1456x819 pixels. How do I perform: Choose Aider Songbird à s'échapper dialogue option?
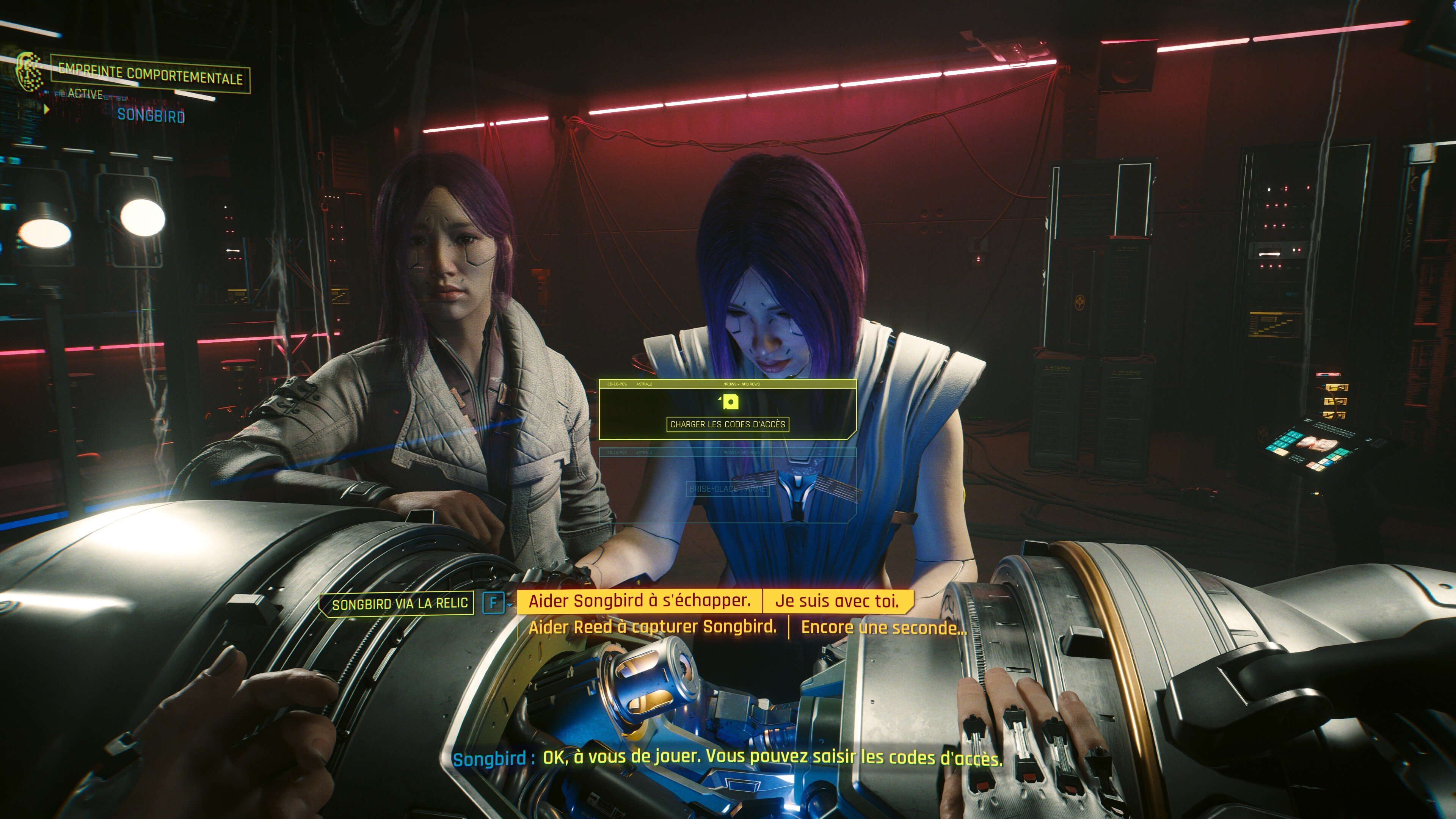coord(639,601)
